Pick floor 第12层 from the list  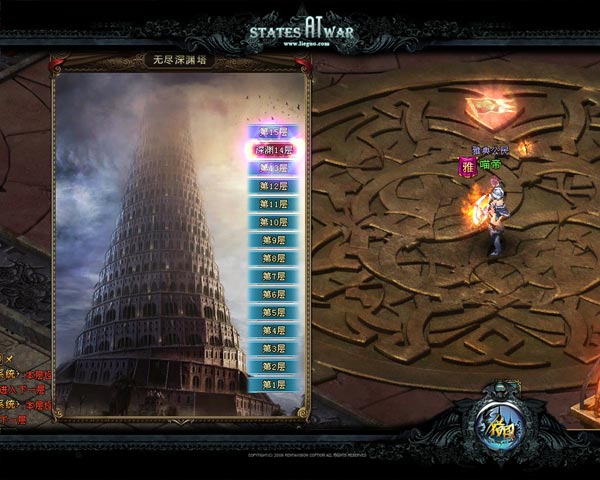tap(273, 186)
